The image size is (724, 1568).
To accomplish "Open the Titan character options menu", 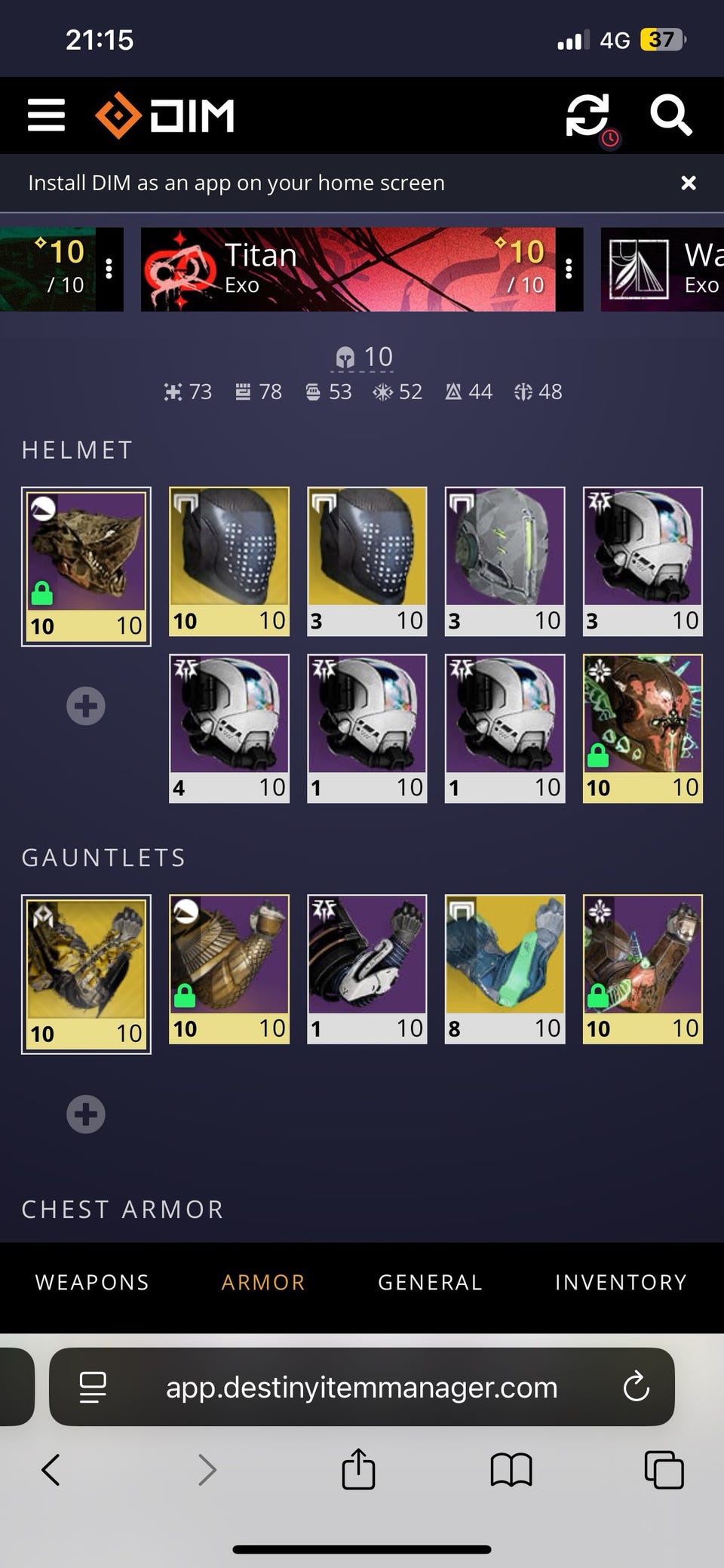I will [569, 269].
